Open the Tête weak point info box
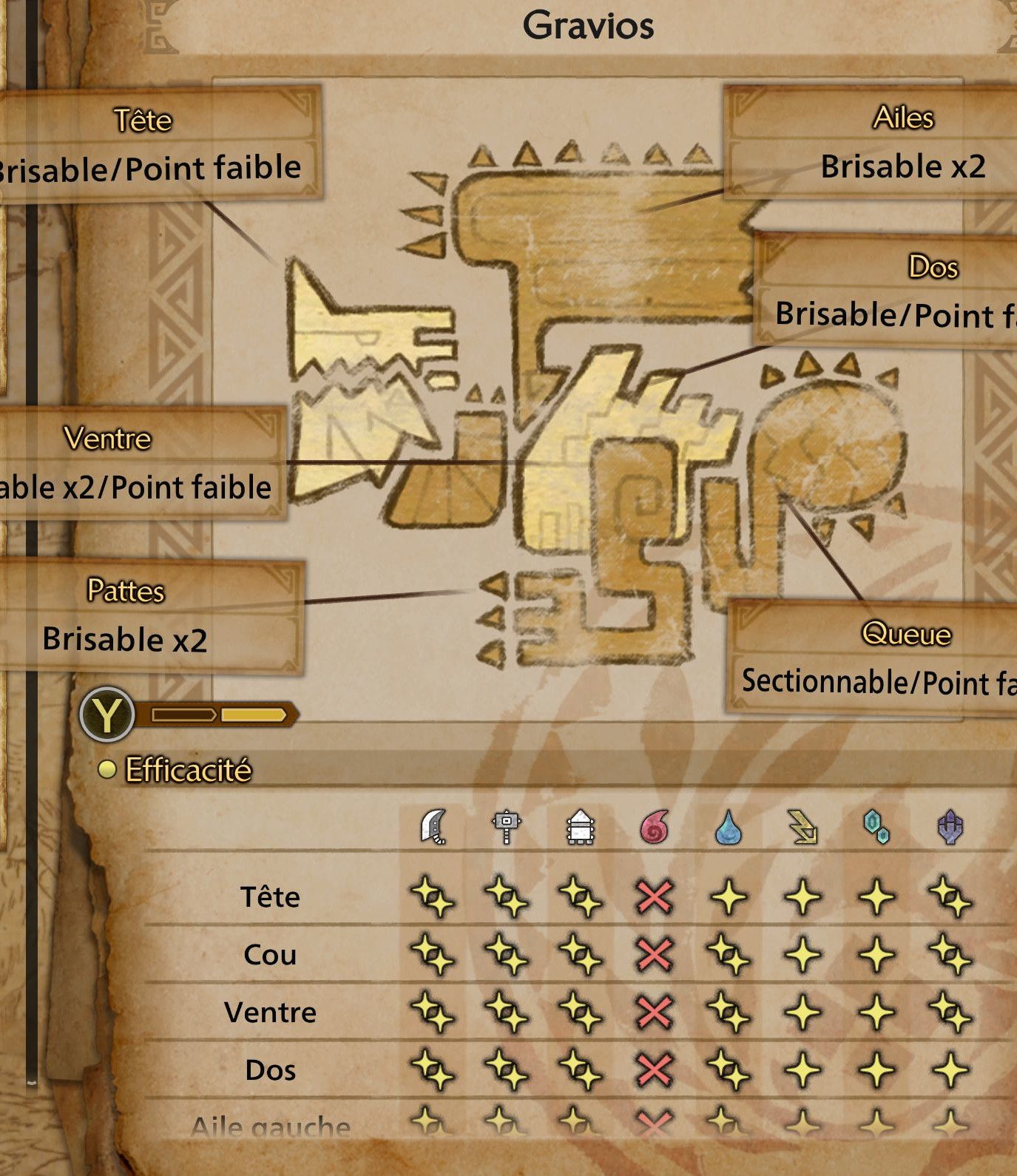 pyautogui.click(x=148, y=148)
